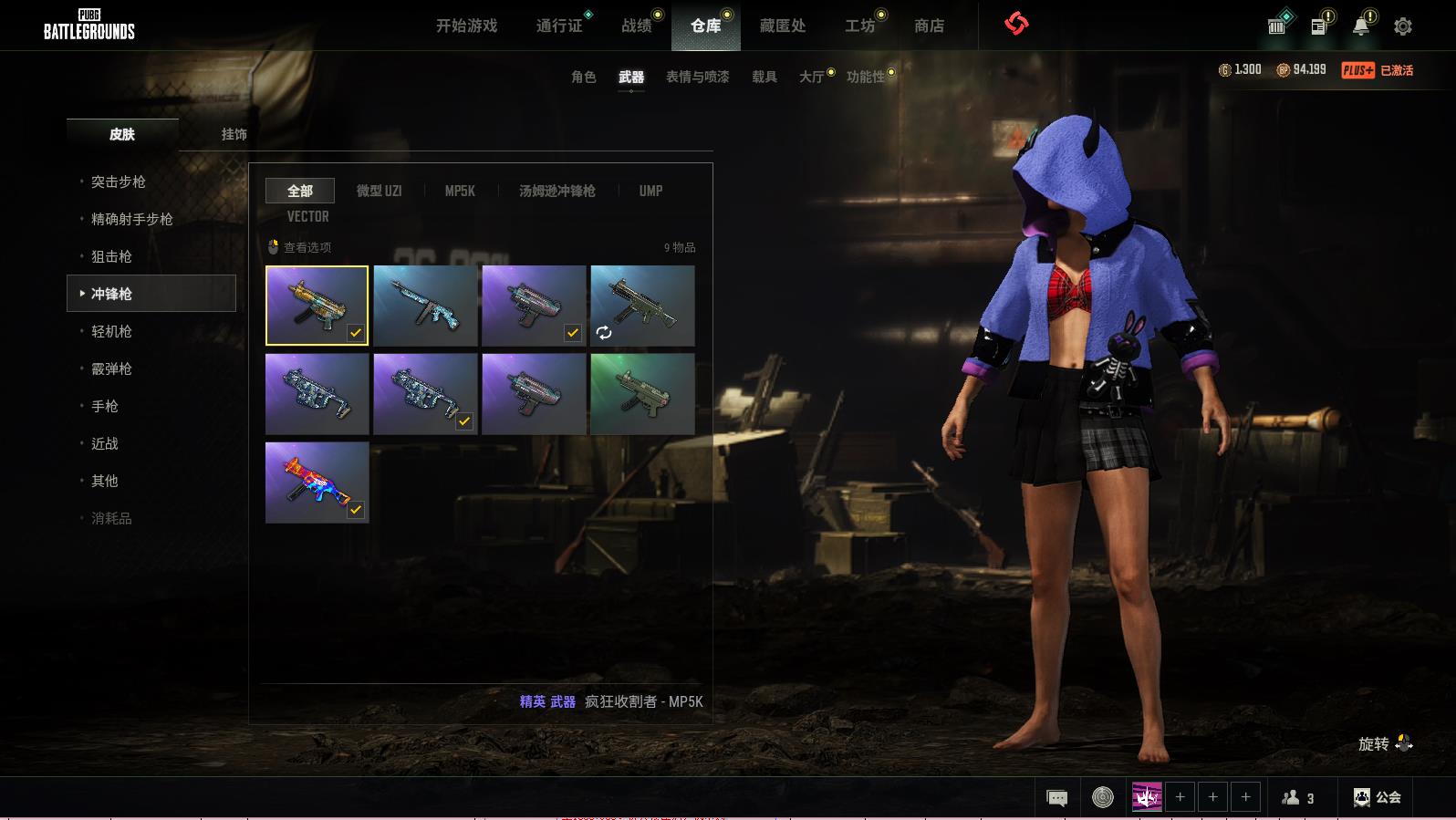Viewport: 1456px width, 820px height.
Task: Filter skins by VECTOR
Action: [x=307, y=216]
